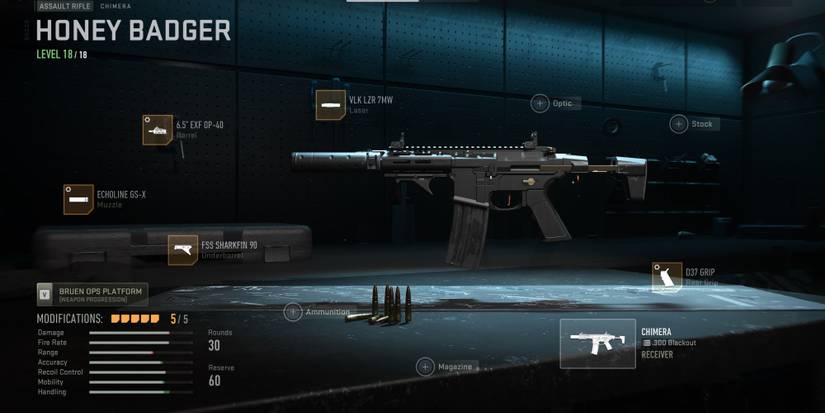Open the VLK LZR 7MW laser slot

[x=330, y=105]
